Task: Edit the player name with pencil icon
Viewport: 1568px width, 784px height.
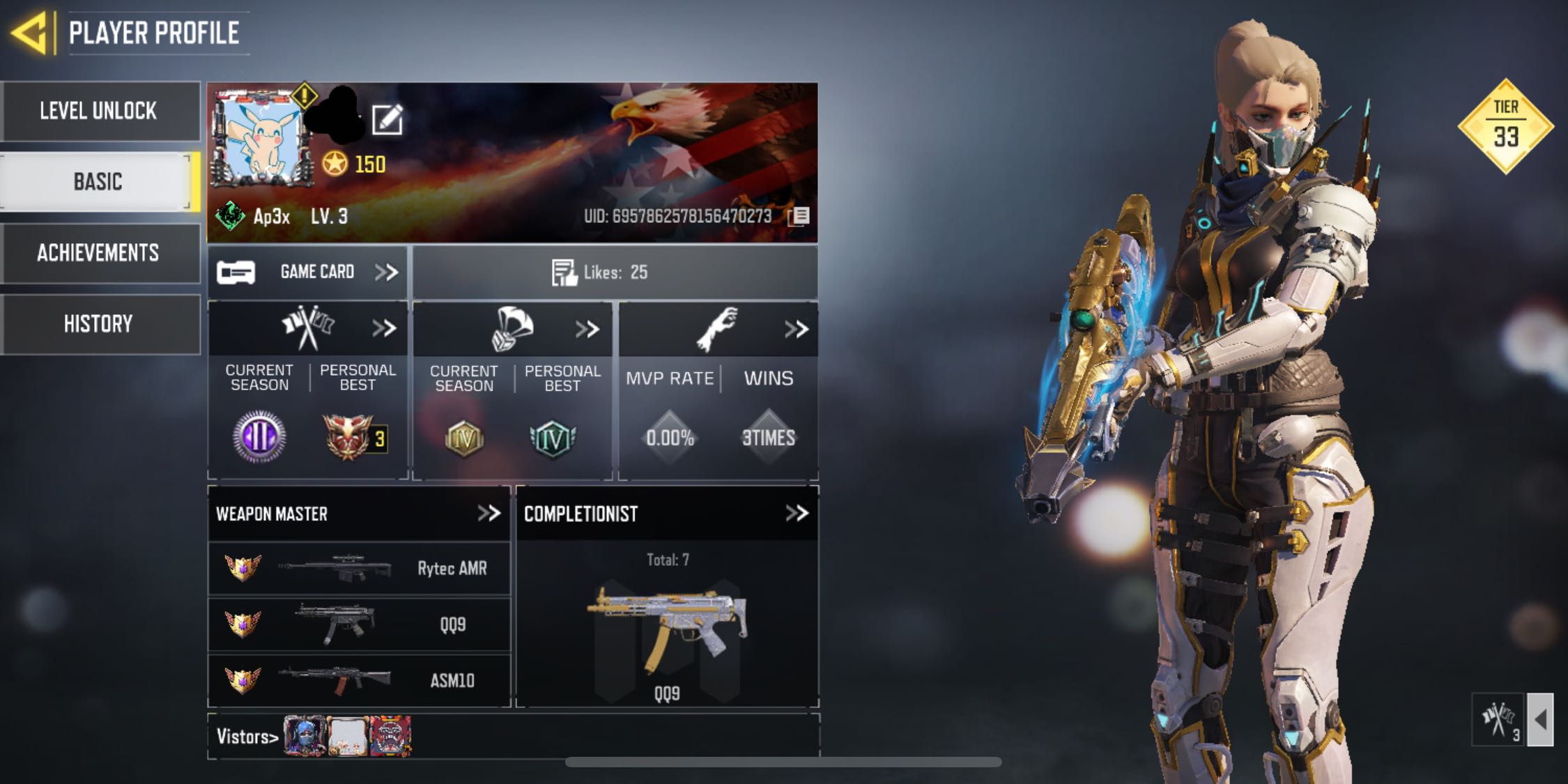Action: [387, 120]
